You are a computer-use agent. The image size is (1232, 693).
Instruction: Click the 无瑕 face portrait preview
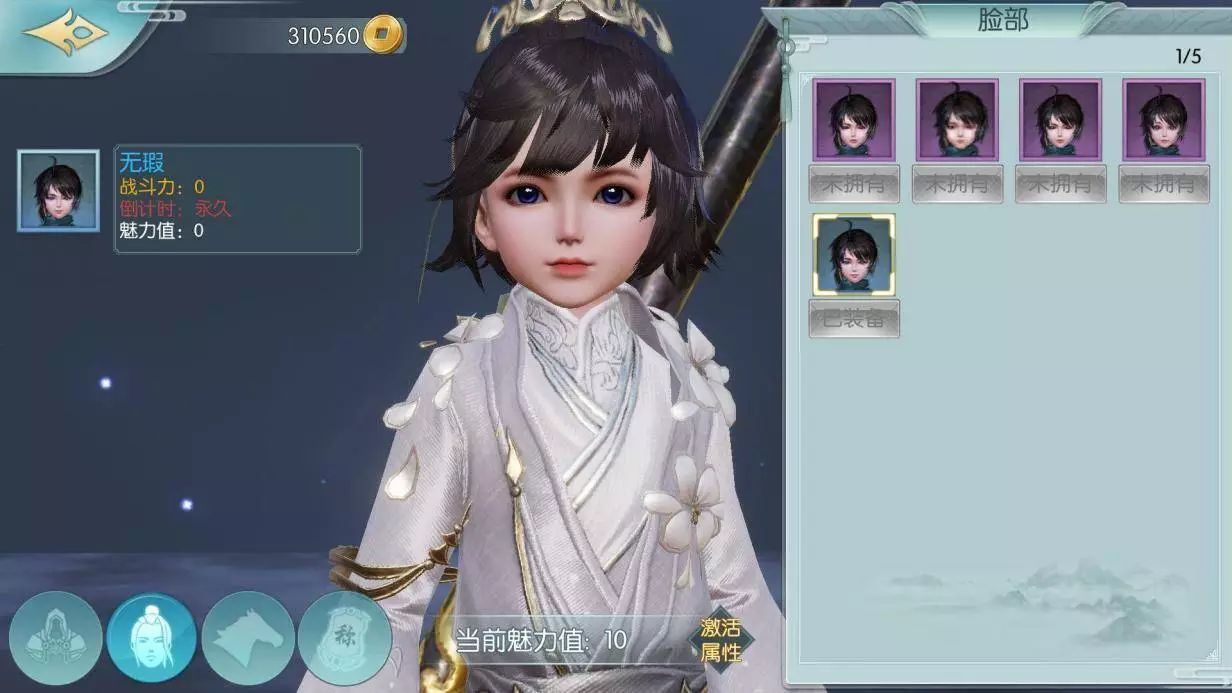[58, 190]
